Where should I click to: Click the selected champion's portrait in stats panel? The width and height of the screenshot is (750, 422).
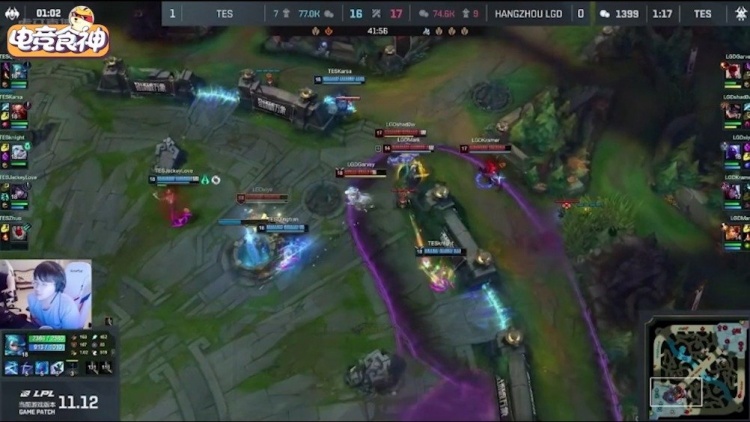[16, 346]
